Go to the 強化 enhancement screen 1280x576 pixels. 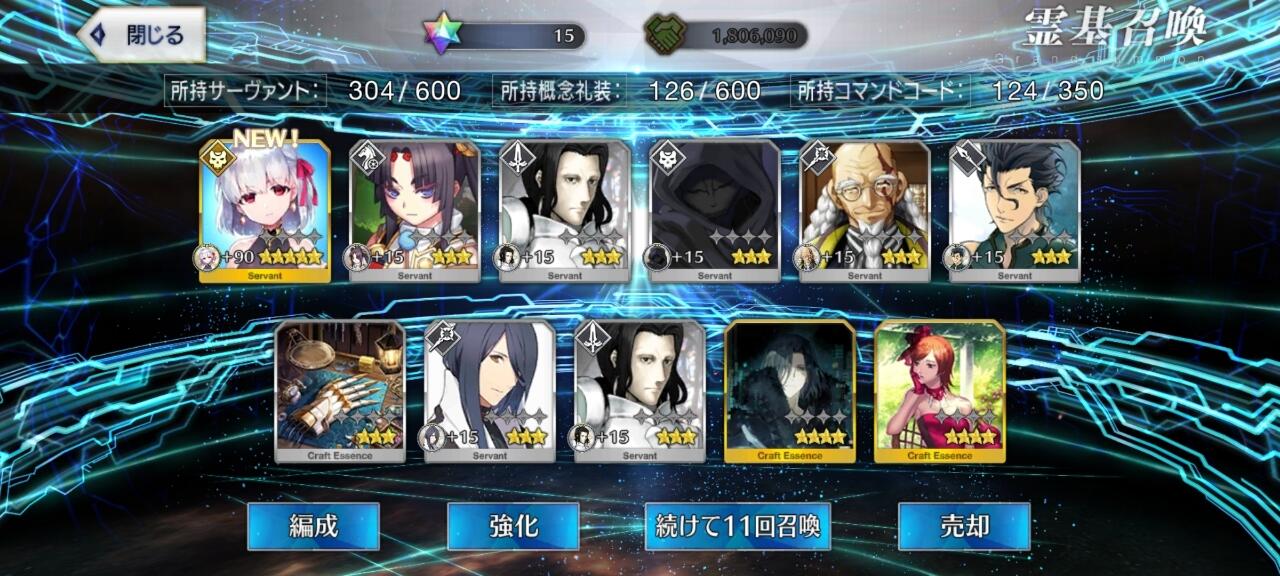point(513,526)
